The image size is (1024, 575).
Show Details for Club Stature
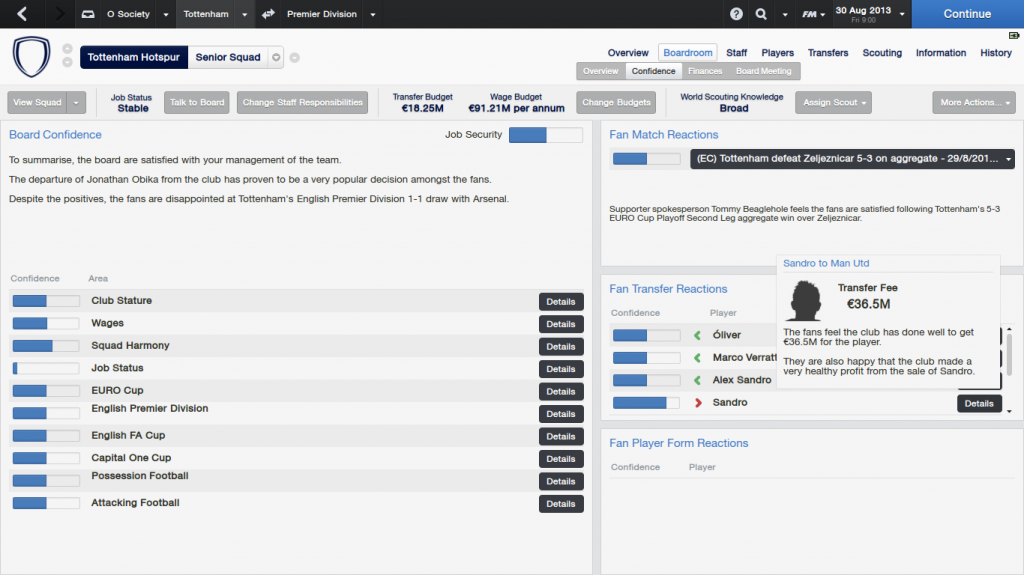tap(560, 301)
